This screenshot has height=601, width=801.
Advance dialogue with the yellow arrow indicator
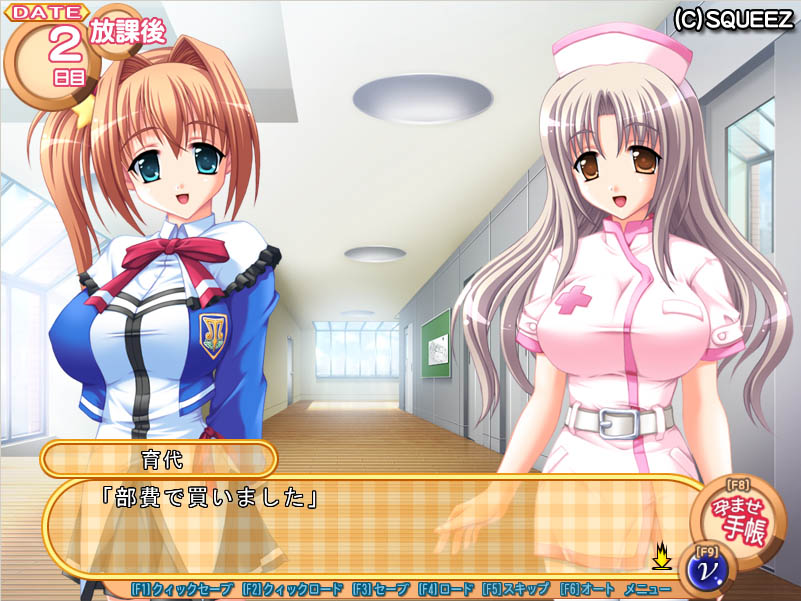click(661, 555)
